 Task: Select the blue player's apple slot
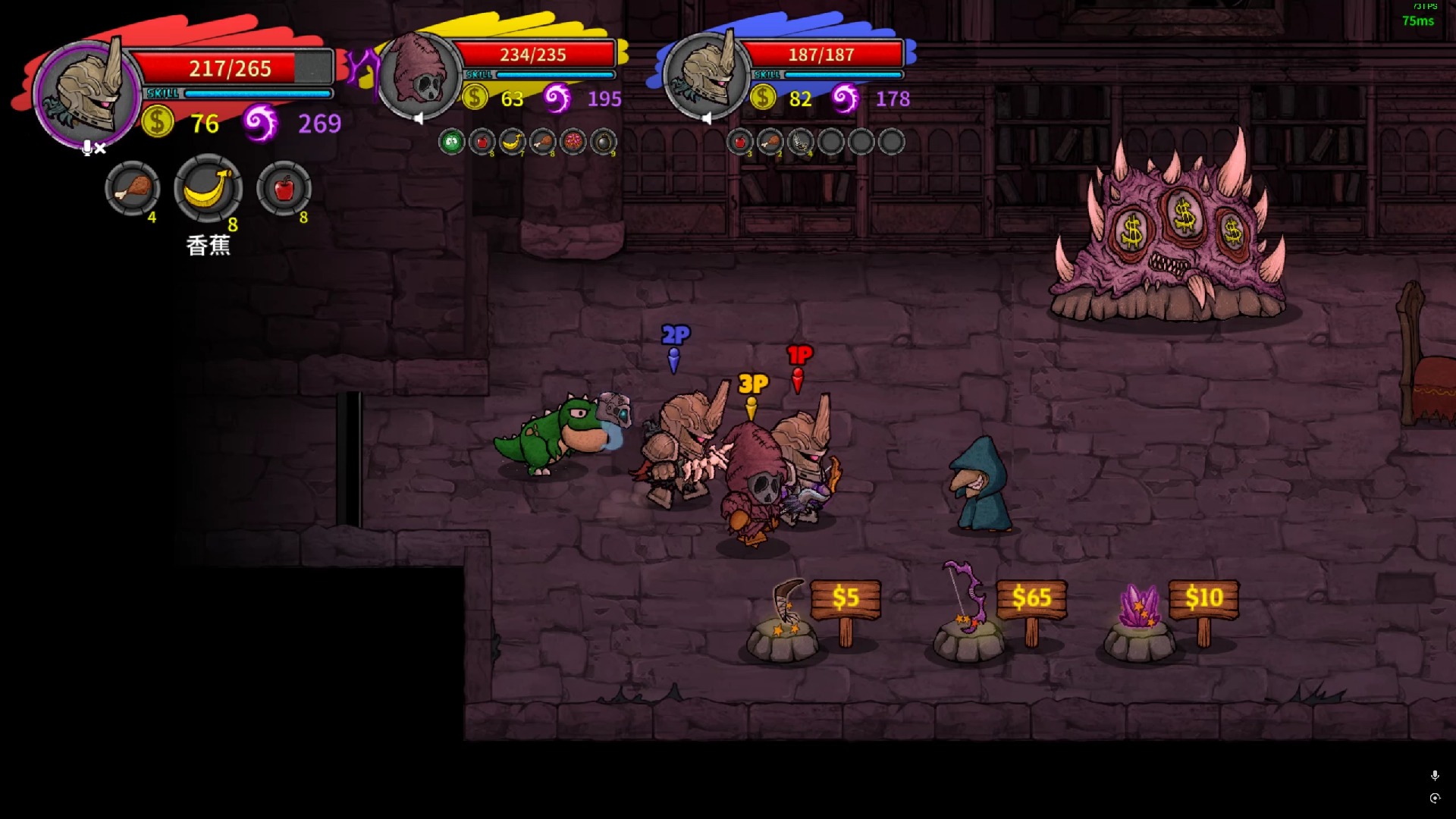[740, 142]
